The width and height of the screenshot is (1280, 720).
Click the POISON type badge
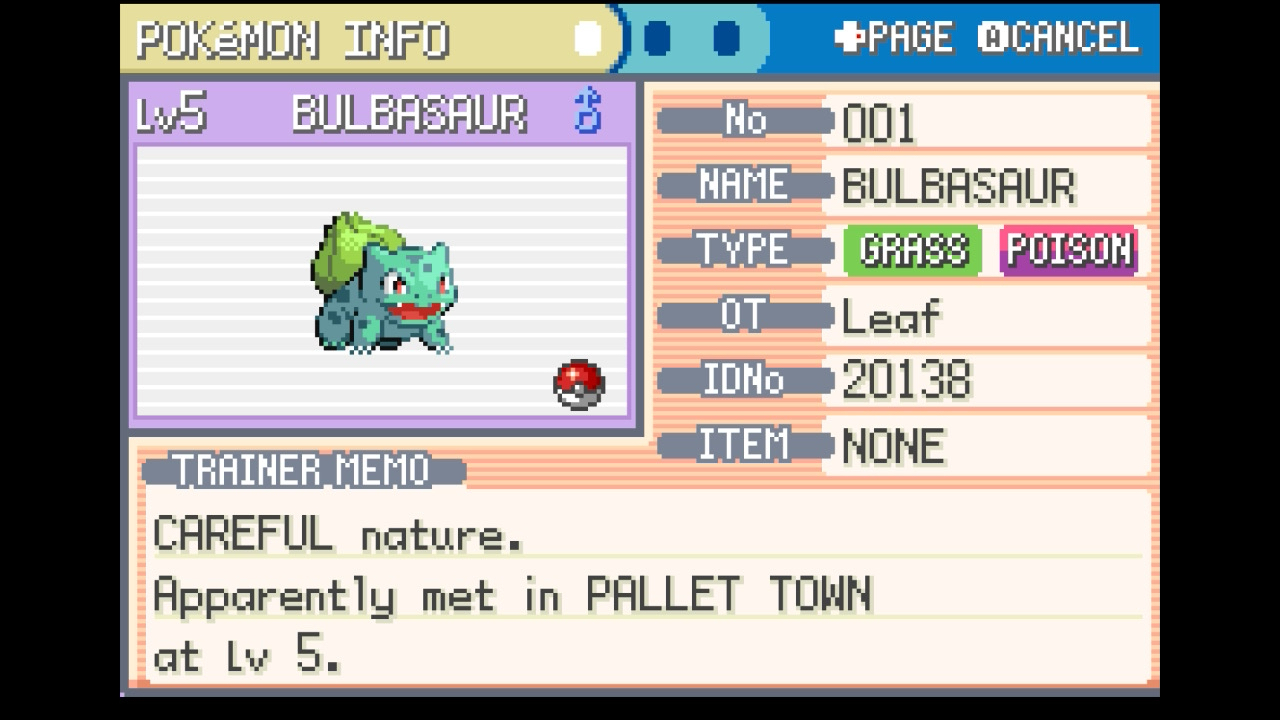(x=1069, y=250)
